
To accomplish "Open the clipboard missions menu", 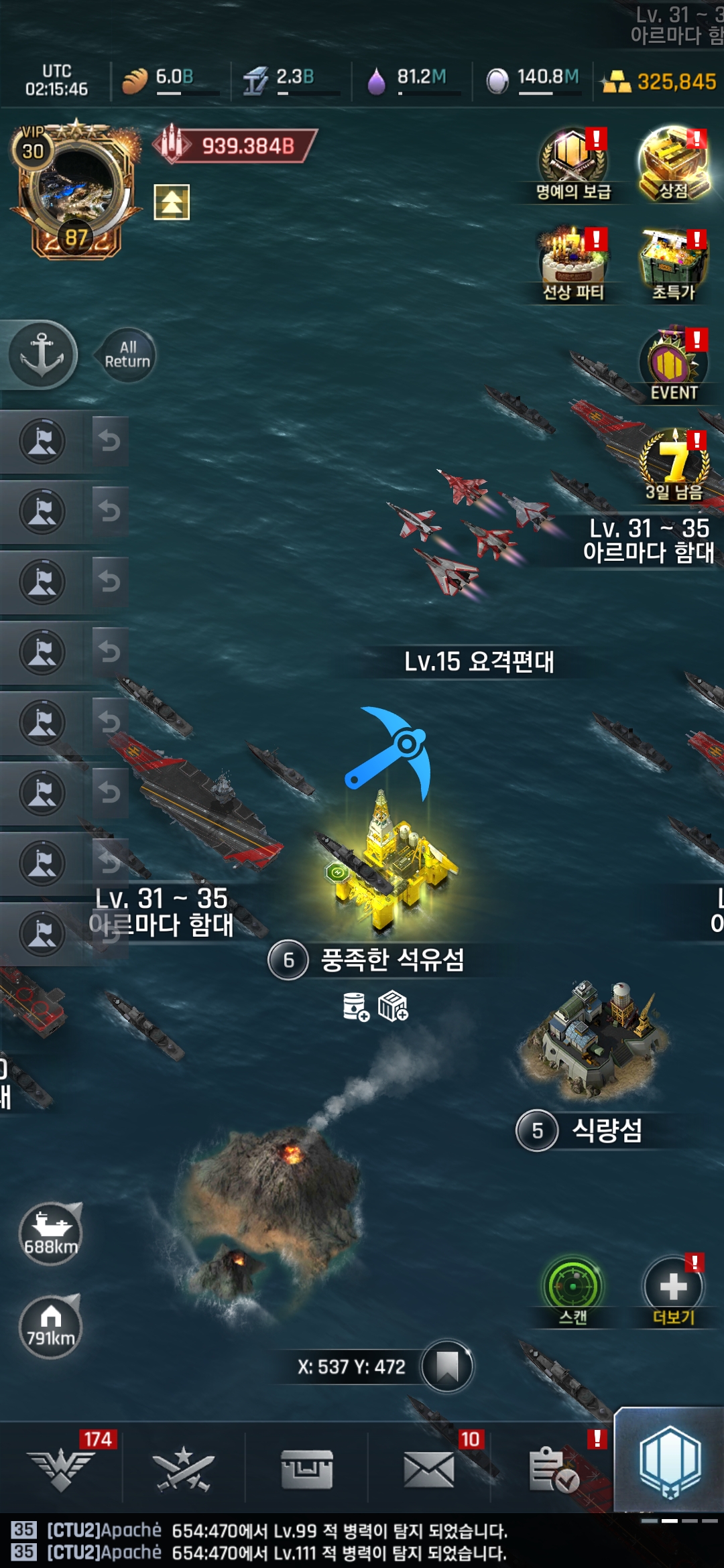I will click(x=553, y=1469).
